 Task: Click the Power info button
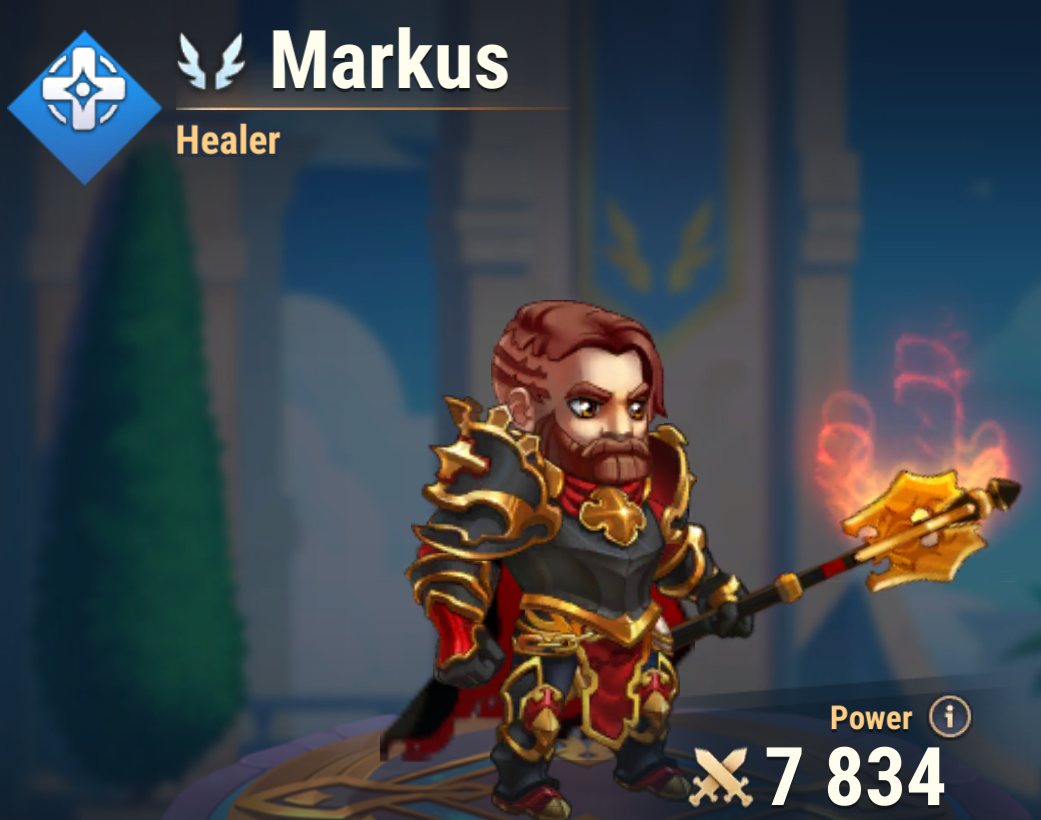(x=949, y=716)
